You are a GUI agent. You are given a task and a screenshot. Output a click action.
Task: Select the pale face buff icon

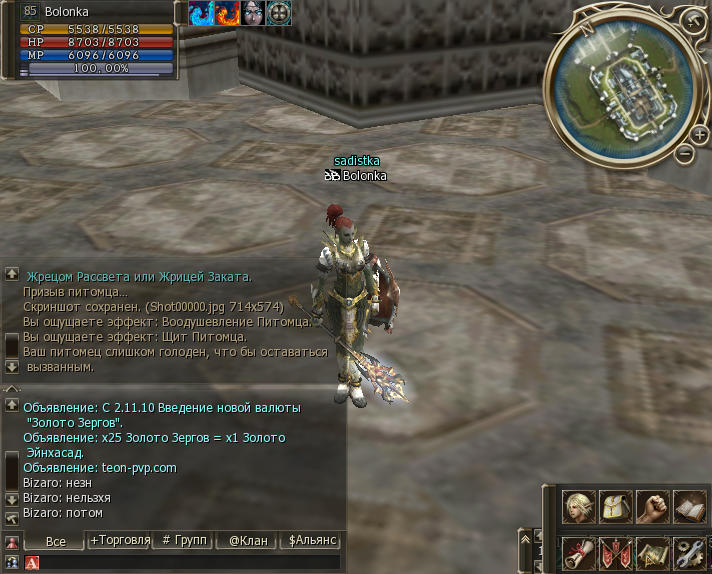(253, 13)
